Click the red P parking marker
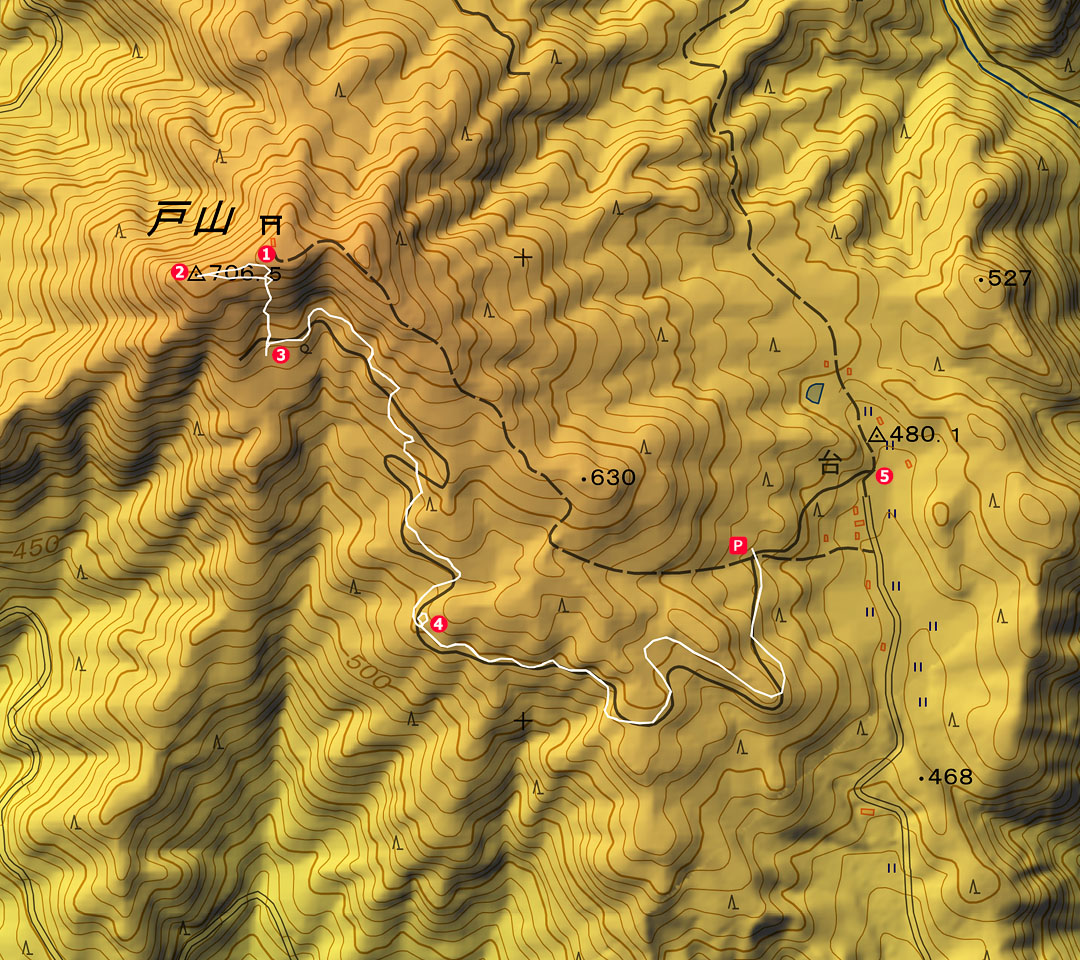The width and height of the screenshot is (1080, 960). 738,545
